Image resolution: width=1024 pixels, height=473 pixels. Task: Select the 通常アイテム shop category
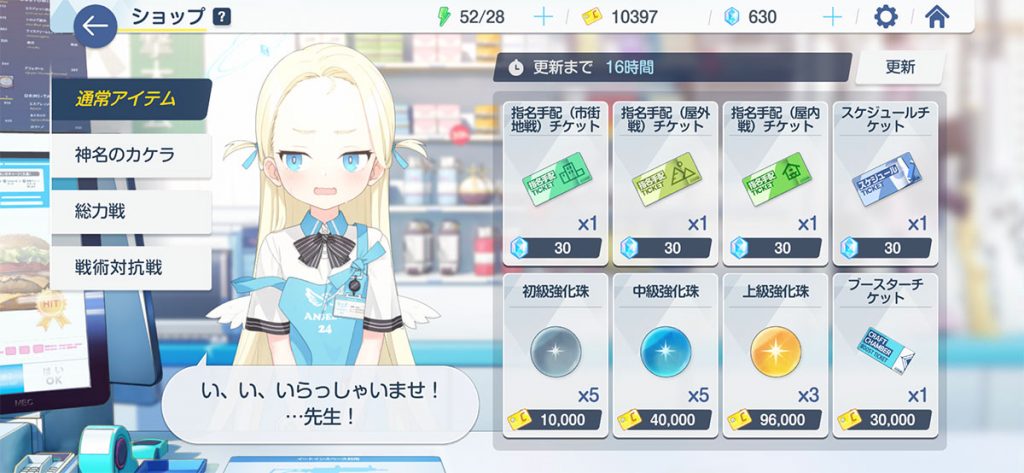pos(130,99)
